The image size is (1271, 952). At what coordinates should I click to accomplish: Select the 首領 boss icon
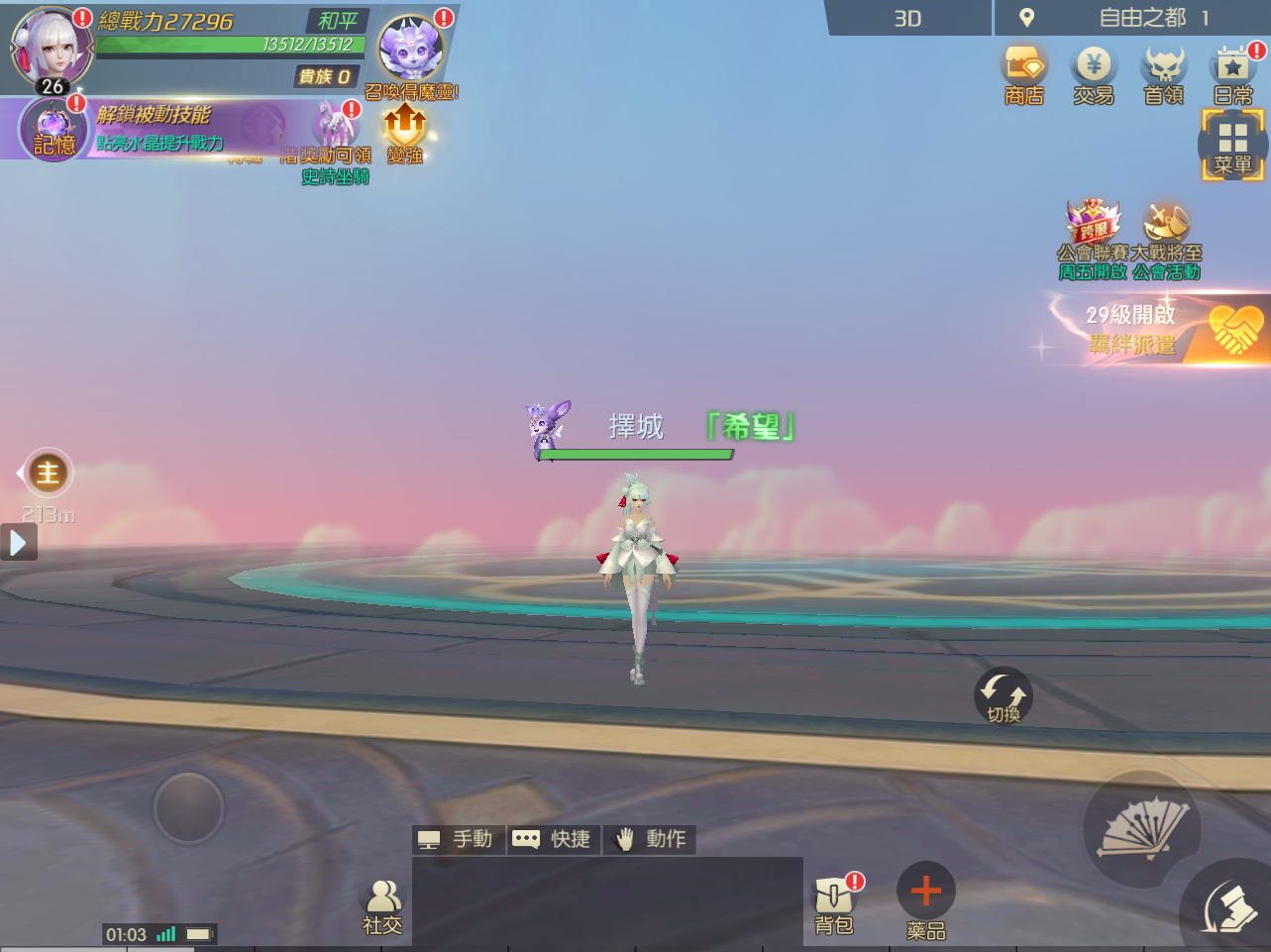click(x=1161, y=71)
